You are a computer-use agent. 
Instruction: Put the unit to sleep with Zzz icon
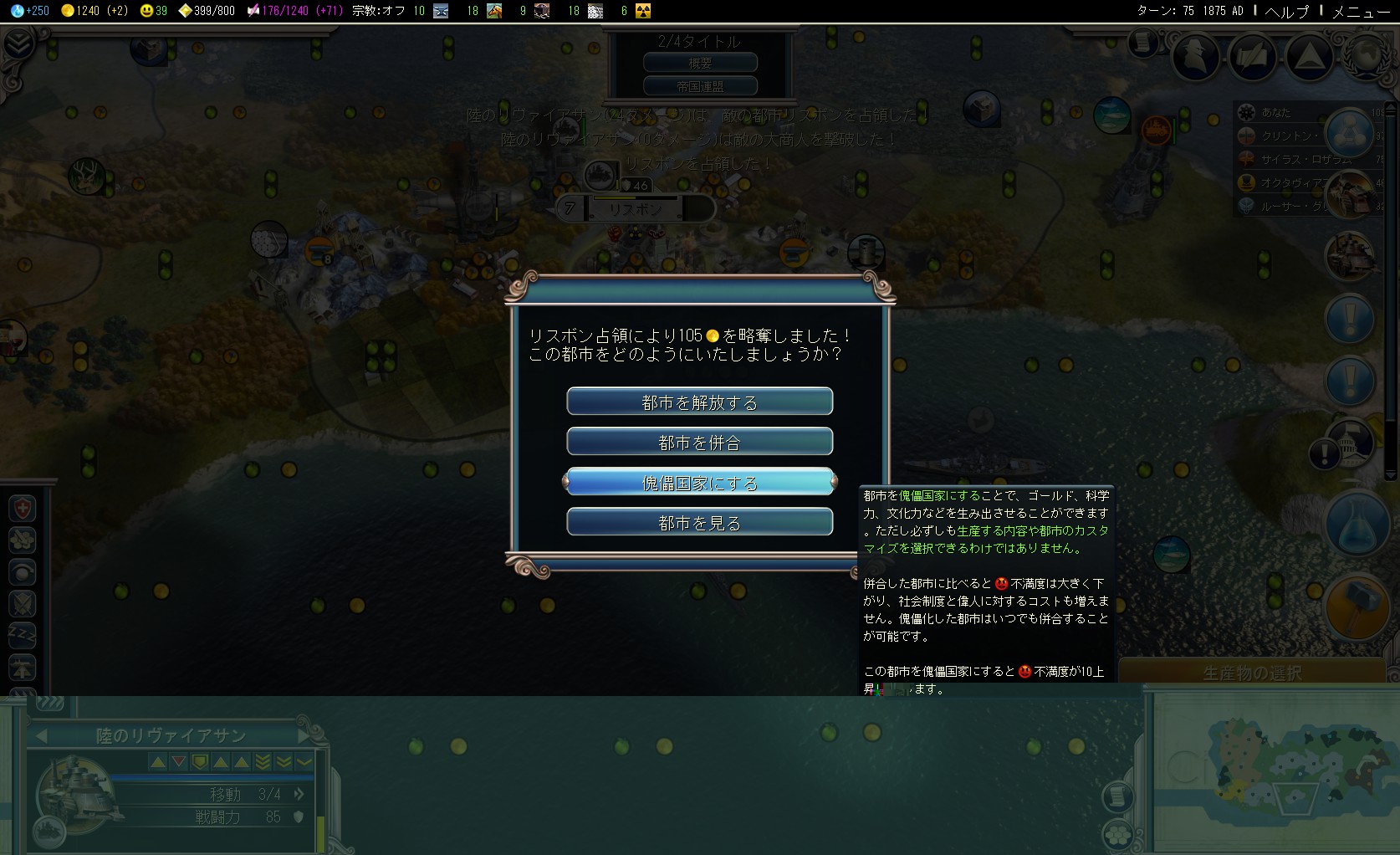23,635
